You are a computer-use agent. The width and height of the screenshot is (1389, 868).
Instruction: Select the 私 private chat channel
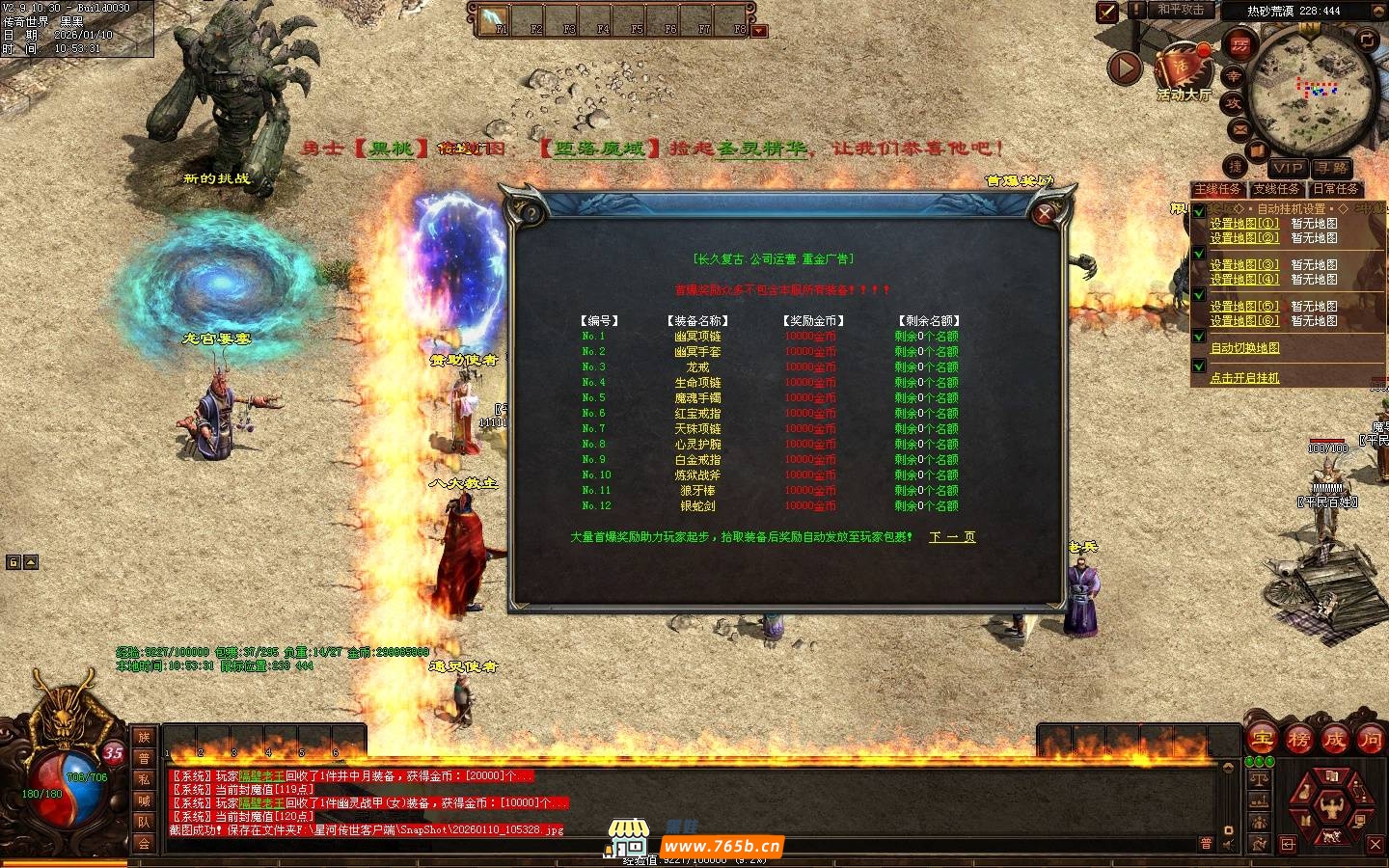(144, 779)
